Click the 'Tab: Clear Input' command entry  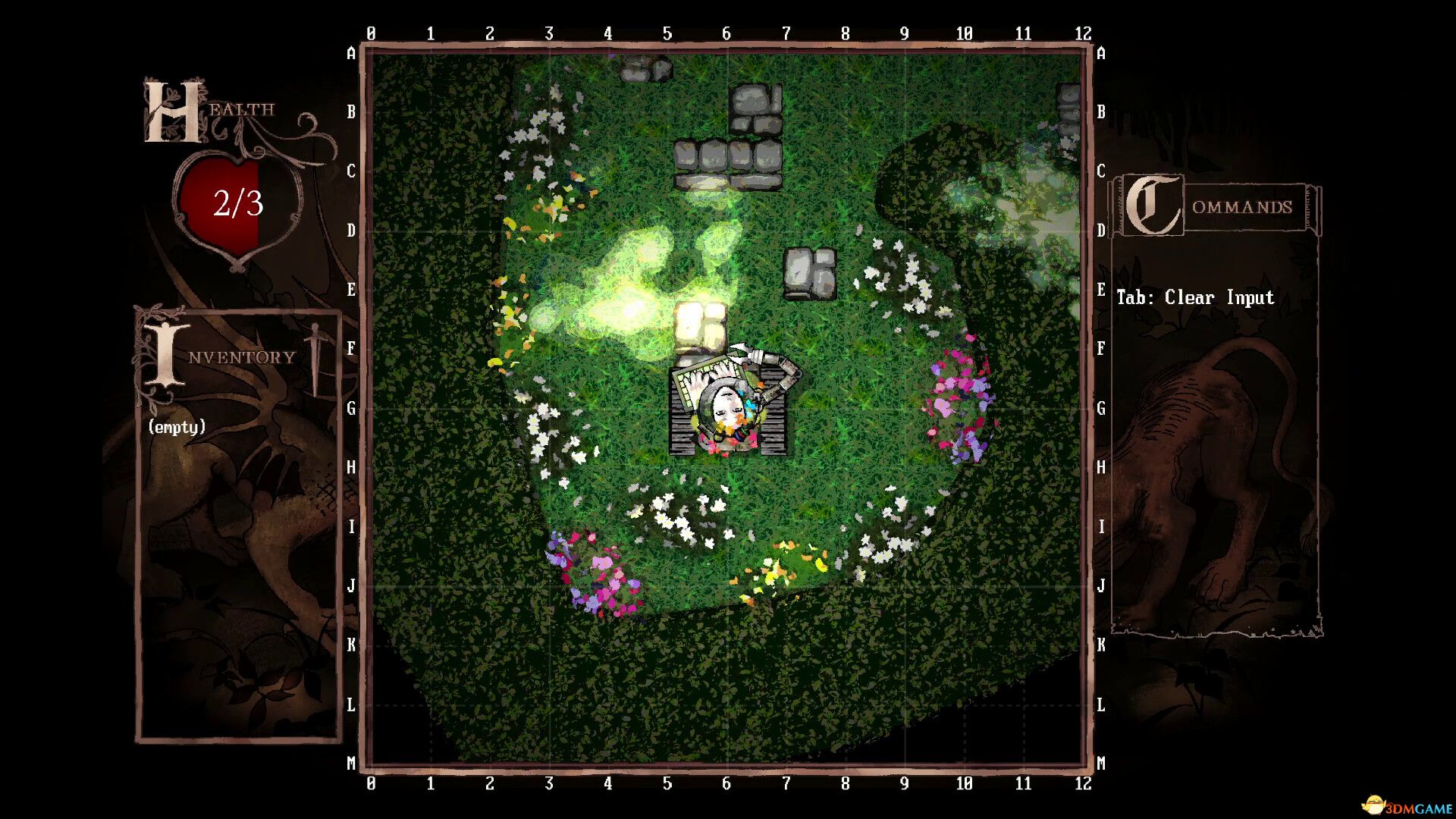(1194, 297)
